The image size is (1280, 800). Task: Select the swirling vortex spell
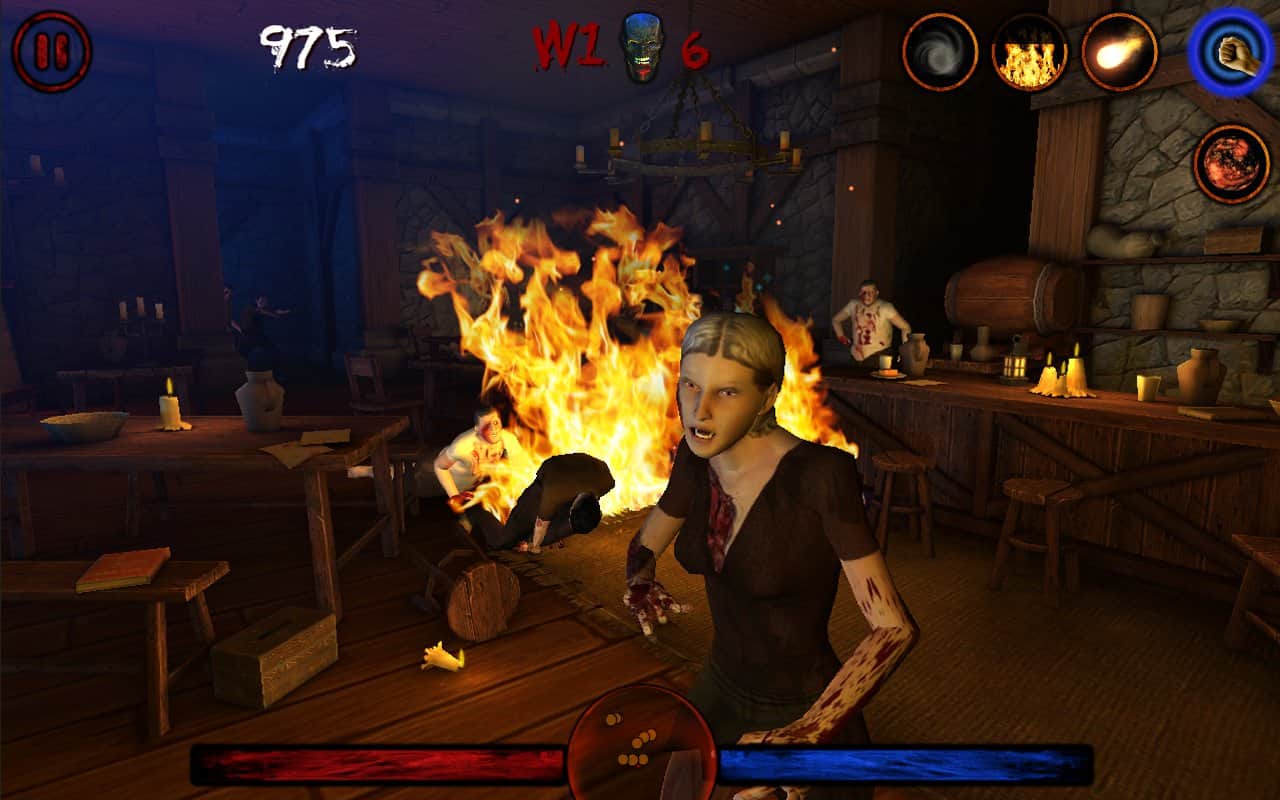940,52
